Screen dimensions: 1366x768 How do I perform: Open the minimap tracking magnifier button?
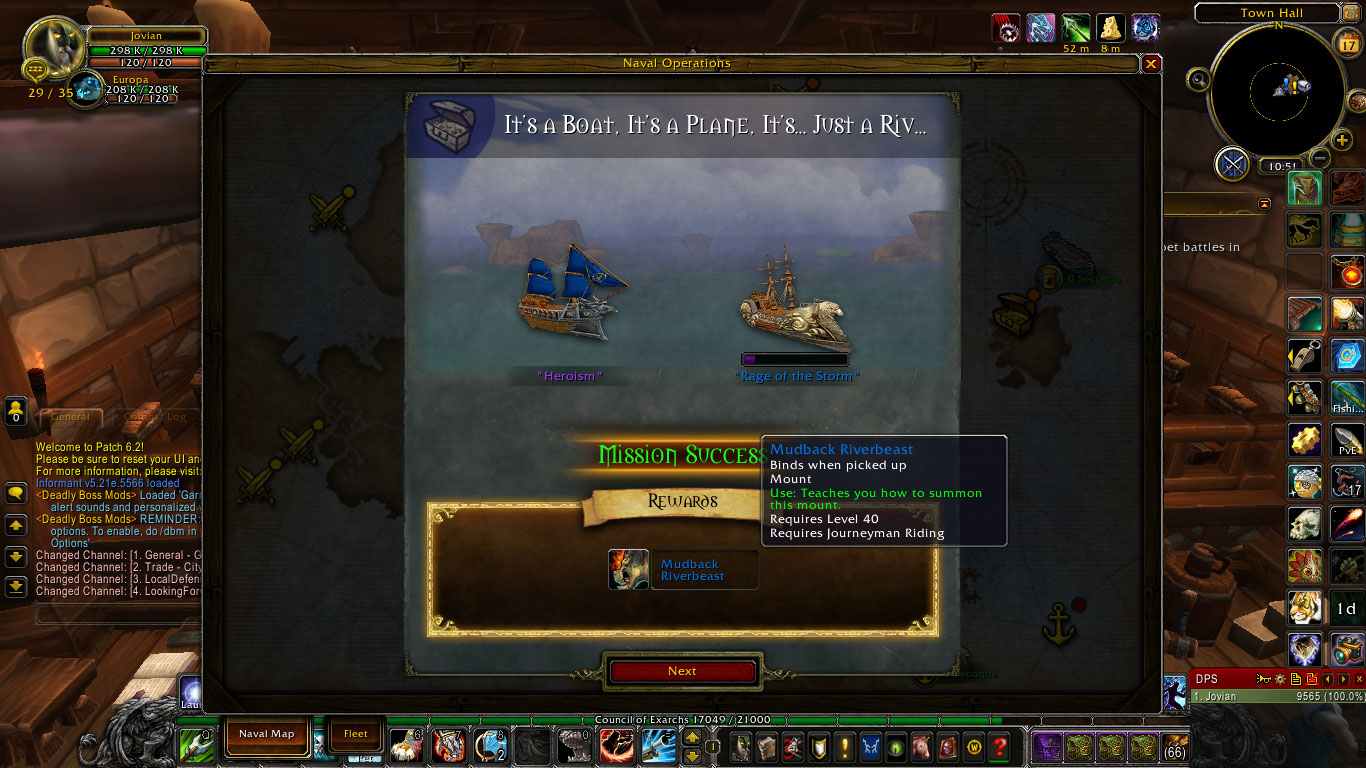1199,79
